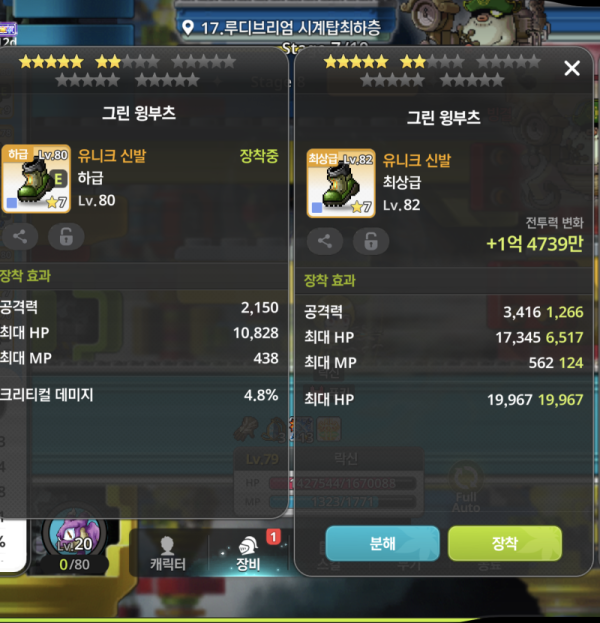Share the 최상급 Lv.82 boots

tap(324, 241)
